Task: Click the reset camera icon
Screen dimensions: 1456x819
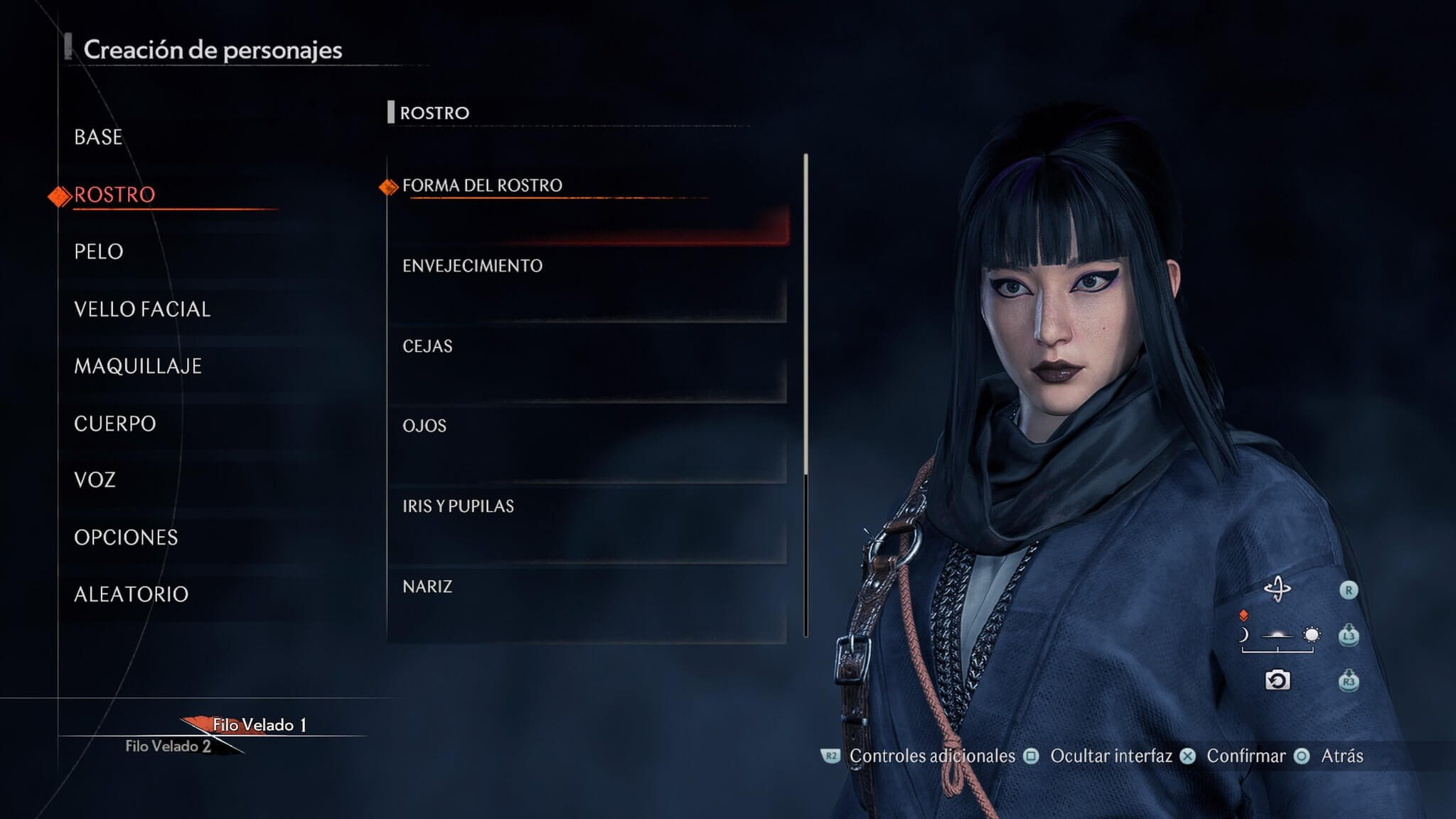Action: (x=1278, y=680)
